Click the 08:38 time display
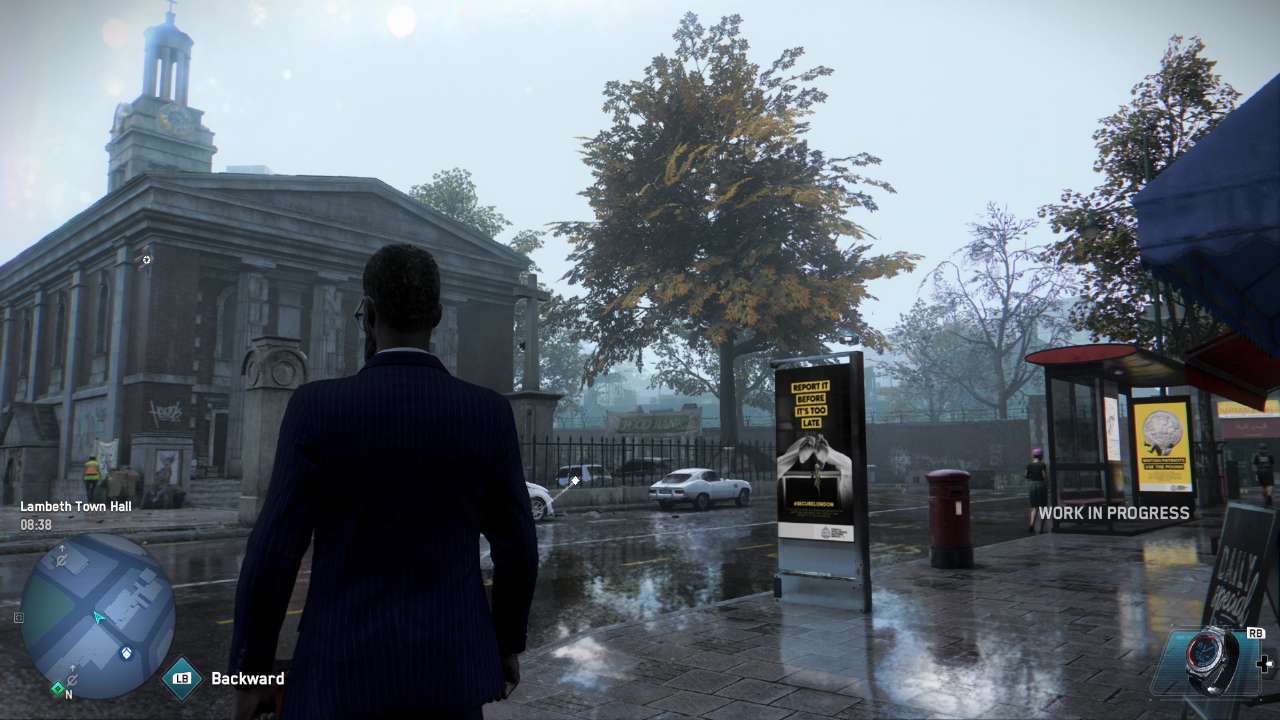This screenshot has height=720, width=1280. coord(36,522)
